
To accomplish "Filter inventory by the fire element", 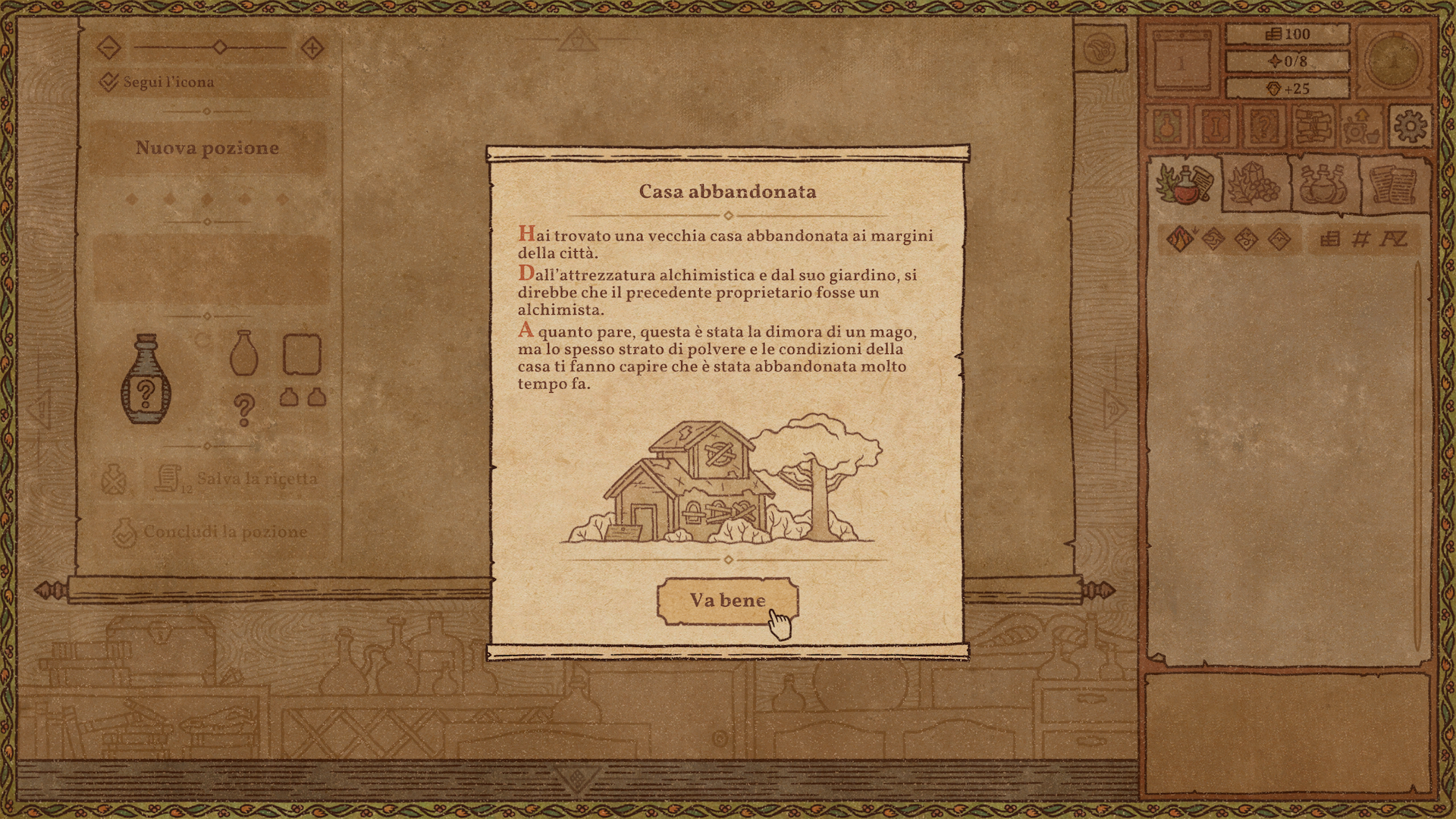I will (x=1180, y=240).
